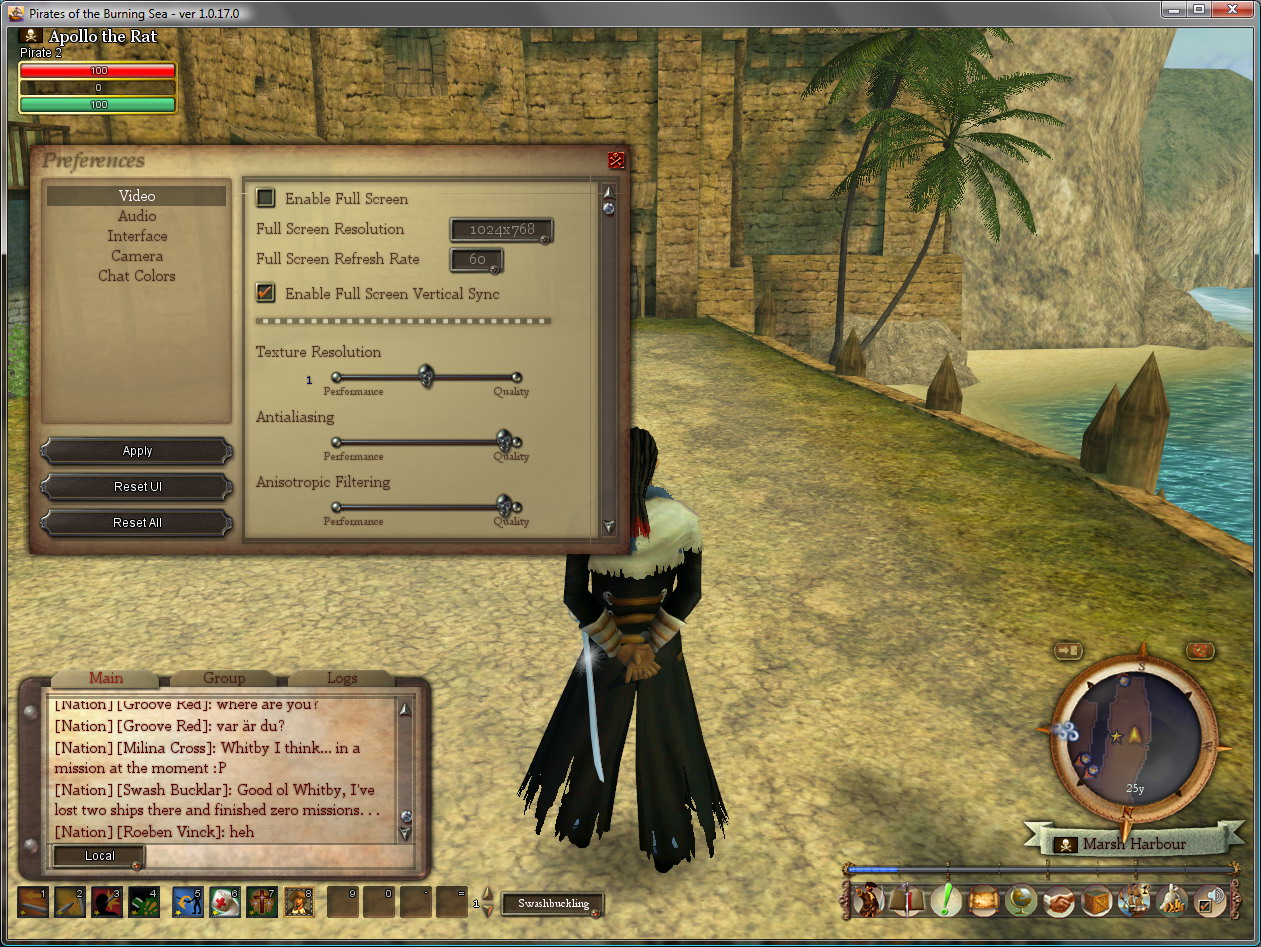
Task: Open the Swashbuckling fighting style selector
Action: [553, 904]
